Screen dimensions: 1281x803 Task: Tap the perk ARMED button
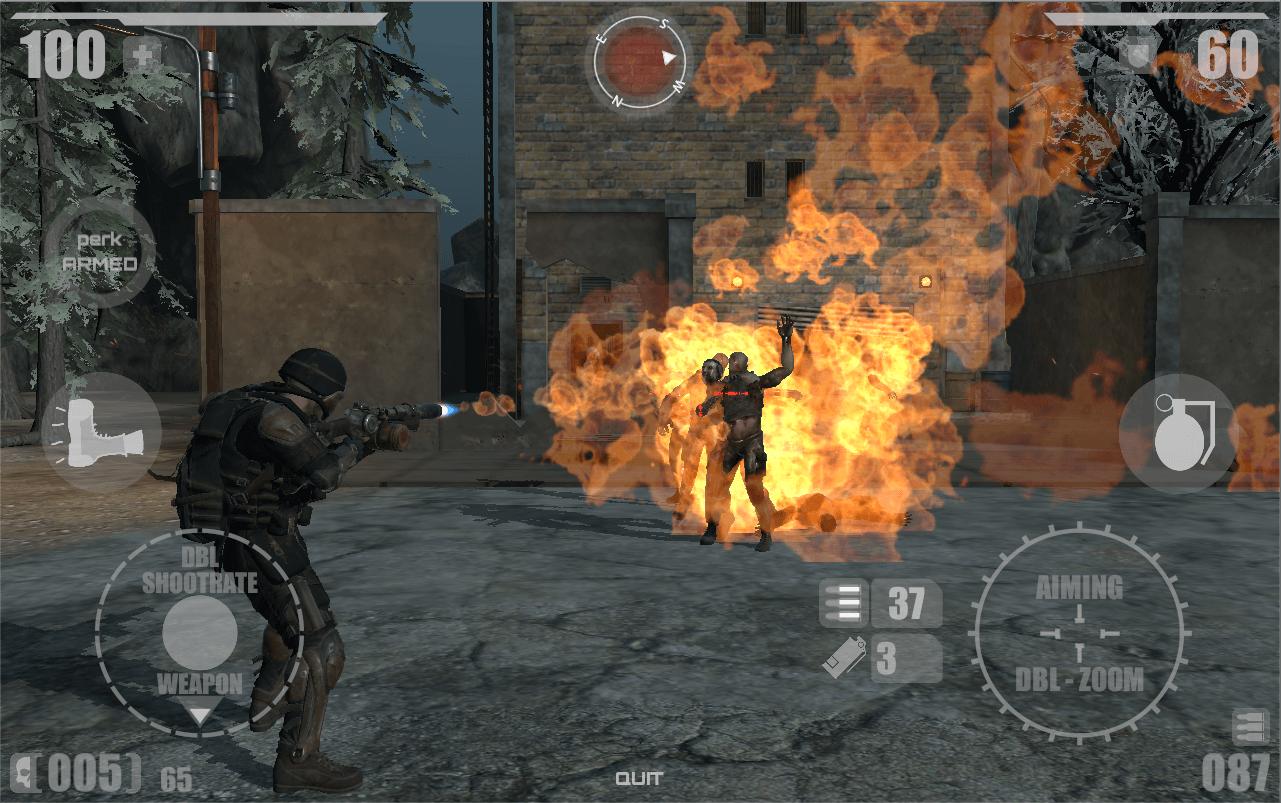pyautogui.click(x=100, y=253)
